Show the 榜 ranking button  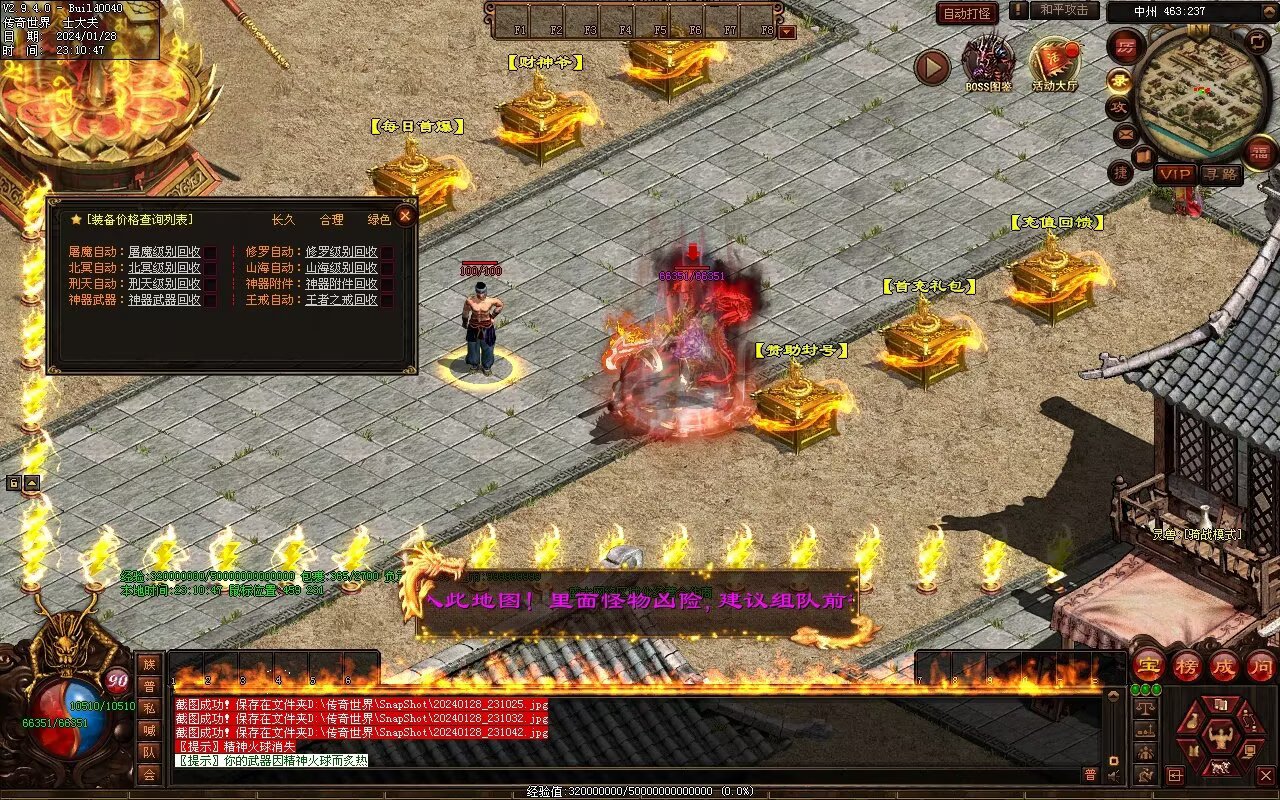point(1187,665)
